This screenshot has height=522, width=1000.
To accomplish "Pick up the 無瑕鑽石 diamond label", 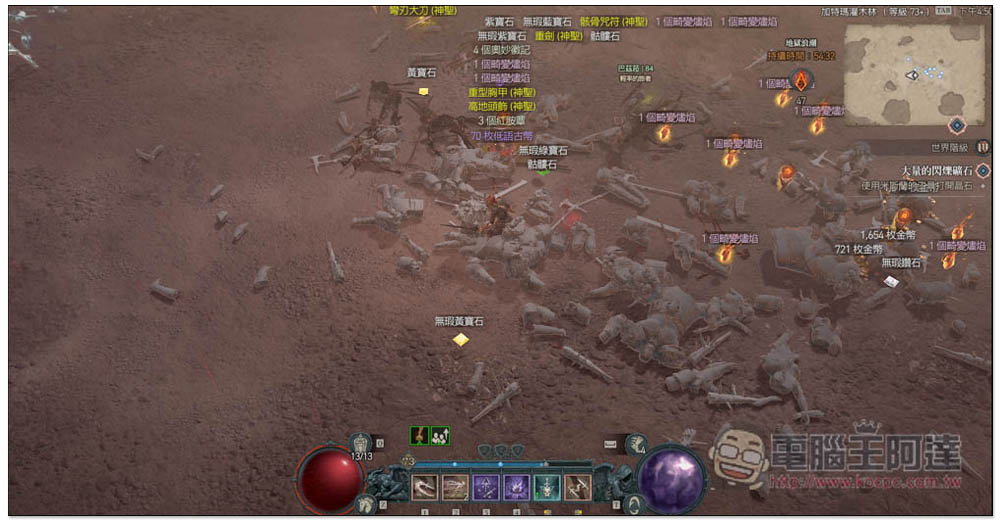I will point(900,263).
